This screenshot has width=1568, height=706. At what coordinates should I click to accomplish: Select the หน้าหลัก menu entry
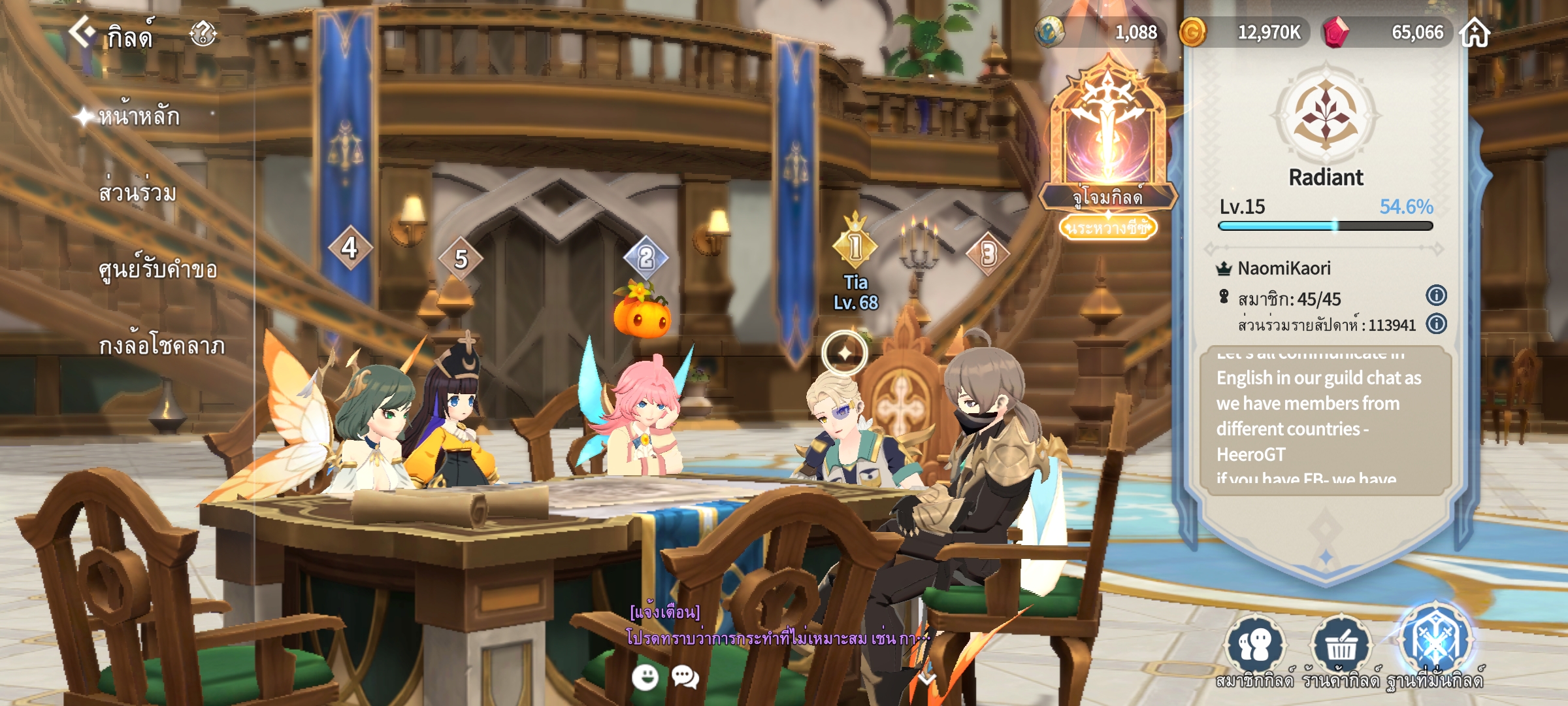[139, 117]
